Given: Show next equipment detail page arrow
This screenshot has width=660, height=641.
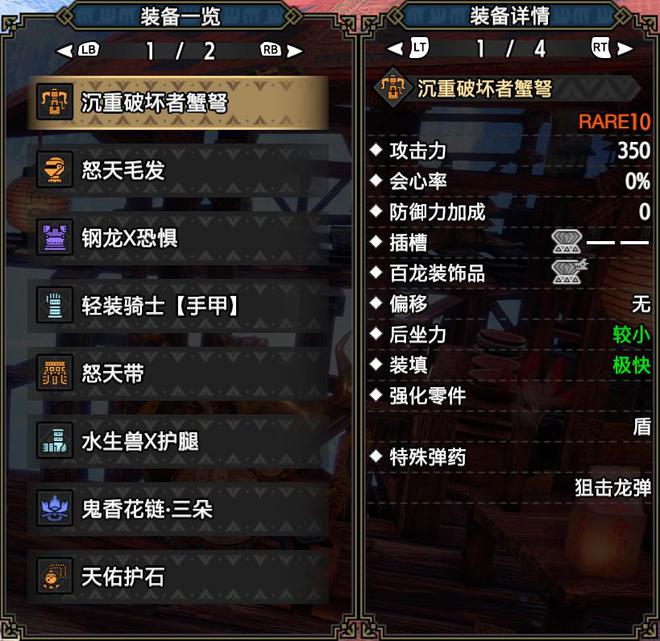Looking at the screenshot, I should click(626, 48).
